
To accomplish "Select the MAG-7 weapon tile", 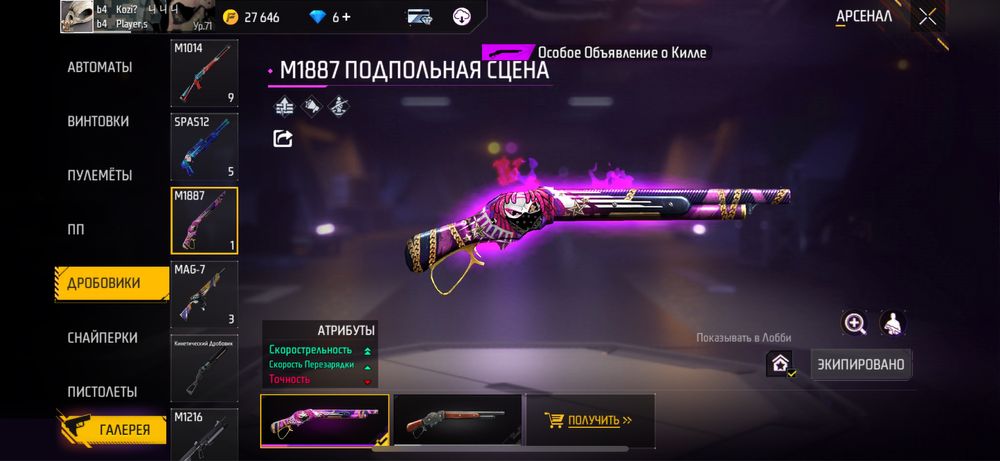I will 204,294.
